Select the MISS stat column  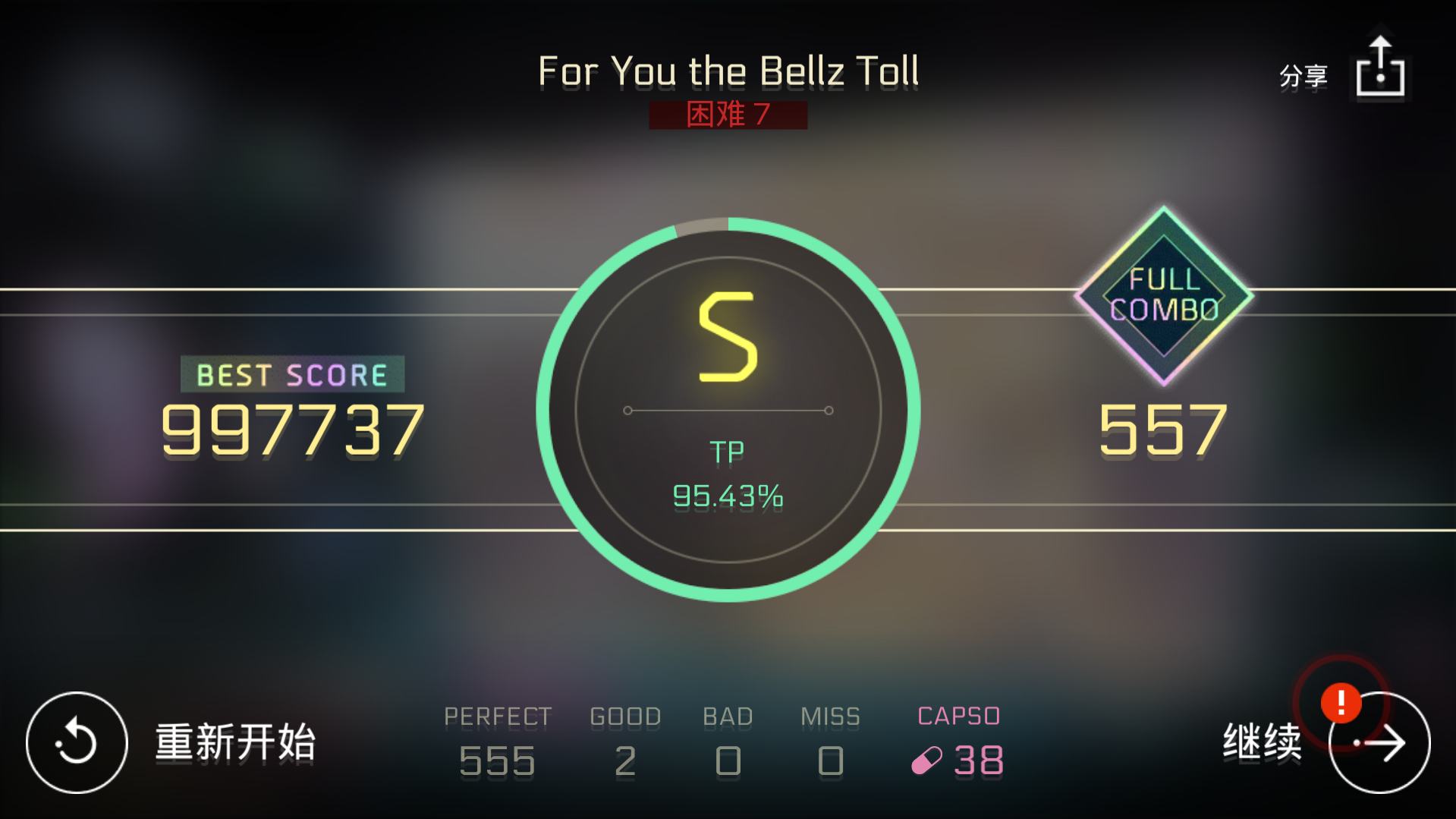(x=830, y=740)
